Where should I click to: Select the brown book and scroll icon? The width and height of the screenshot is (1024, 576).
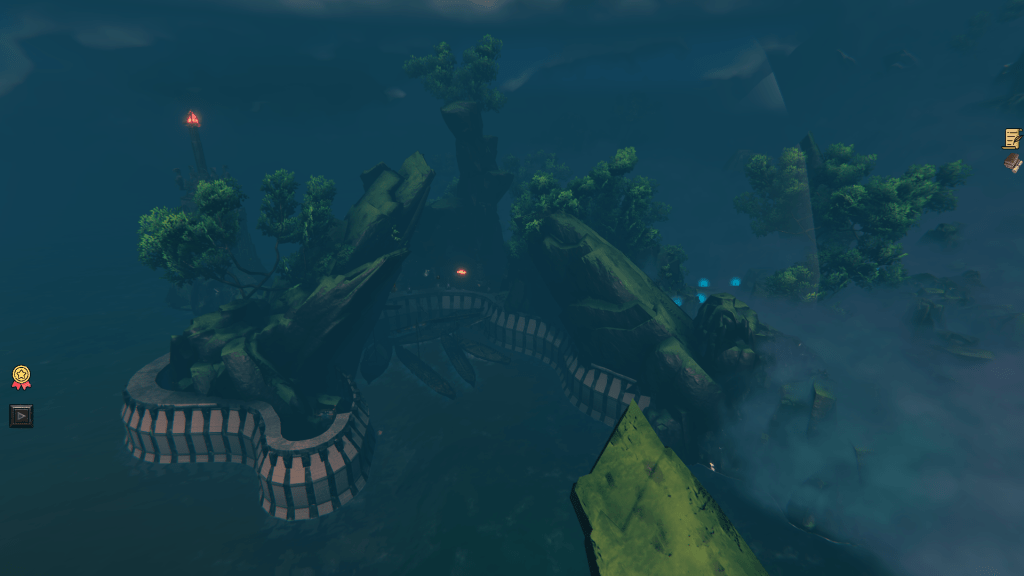1013,163
